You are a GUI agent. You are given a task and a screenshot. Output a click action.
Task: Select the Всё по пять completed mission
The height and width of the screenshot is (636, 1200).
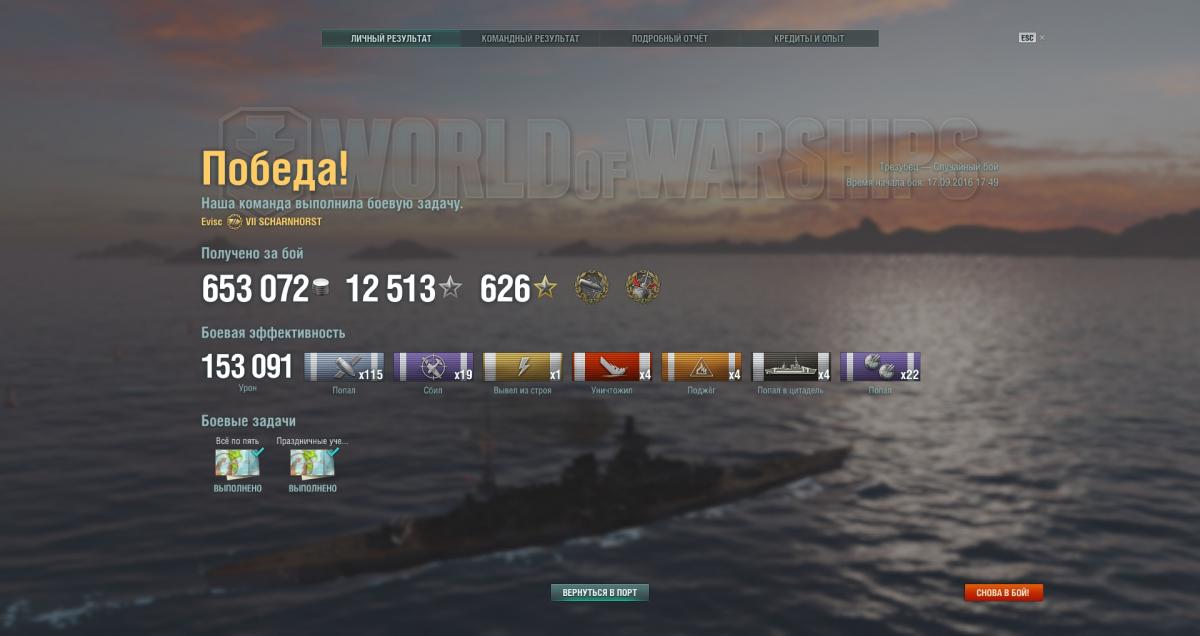click(x=238, y=464)
